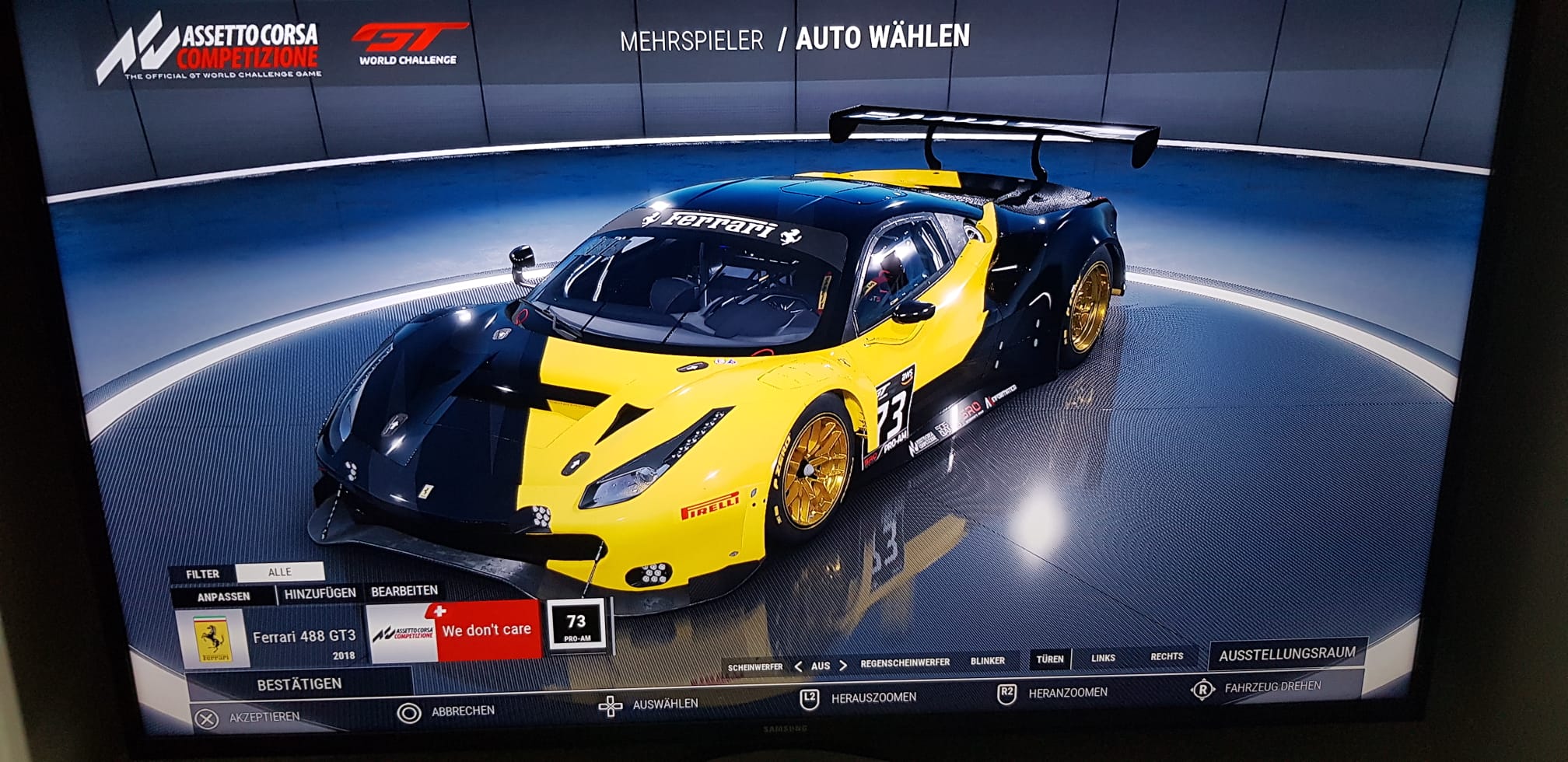This screenshot has width=1568, height=762.
Task: Click the left arrow of Scheinwerfer
Action: coord(798,666)
